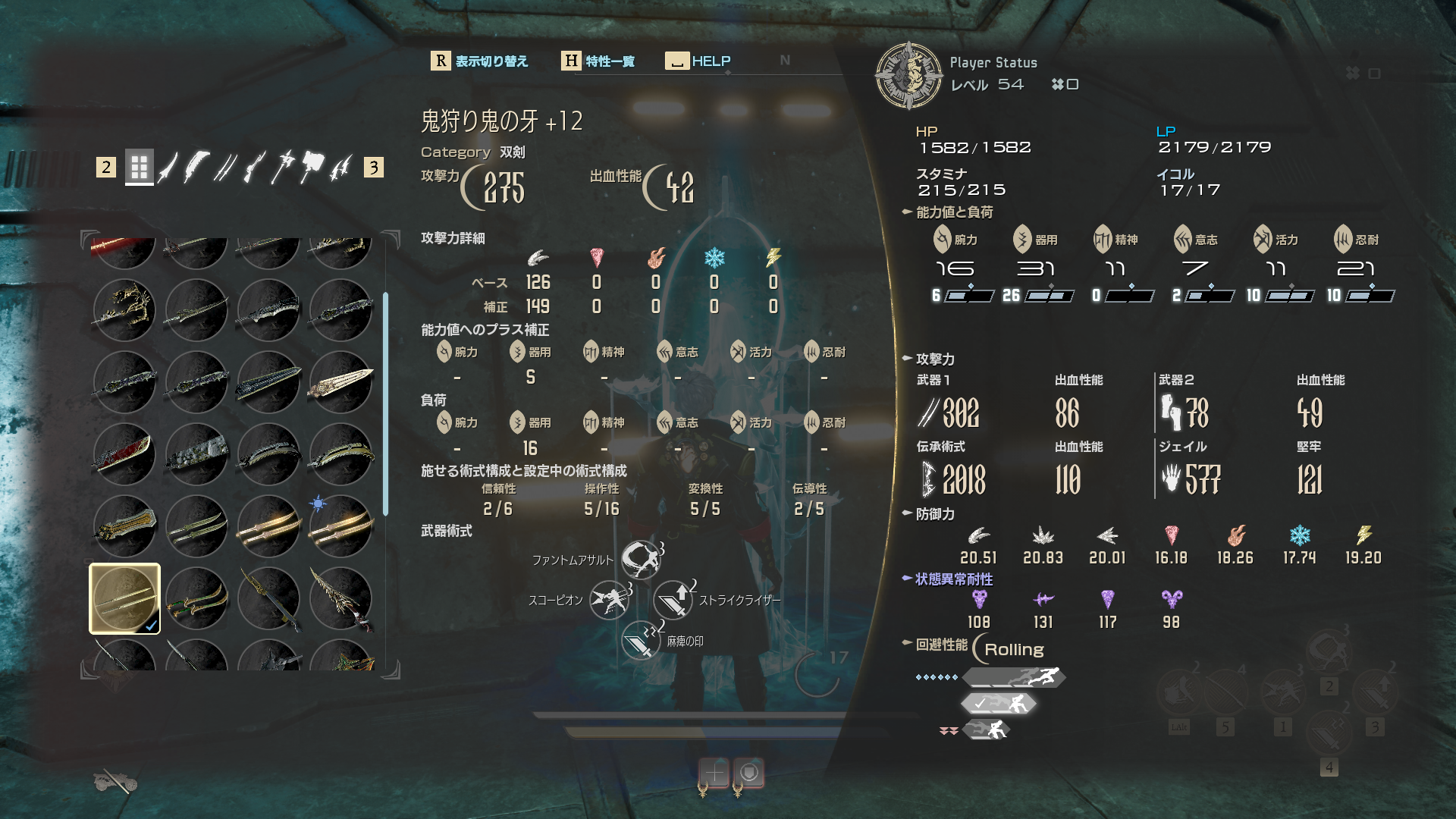
Task: Filter weapons by the hammer tab
Action: [x=311, y=167]
